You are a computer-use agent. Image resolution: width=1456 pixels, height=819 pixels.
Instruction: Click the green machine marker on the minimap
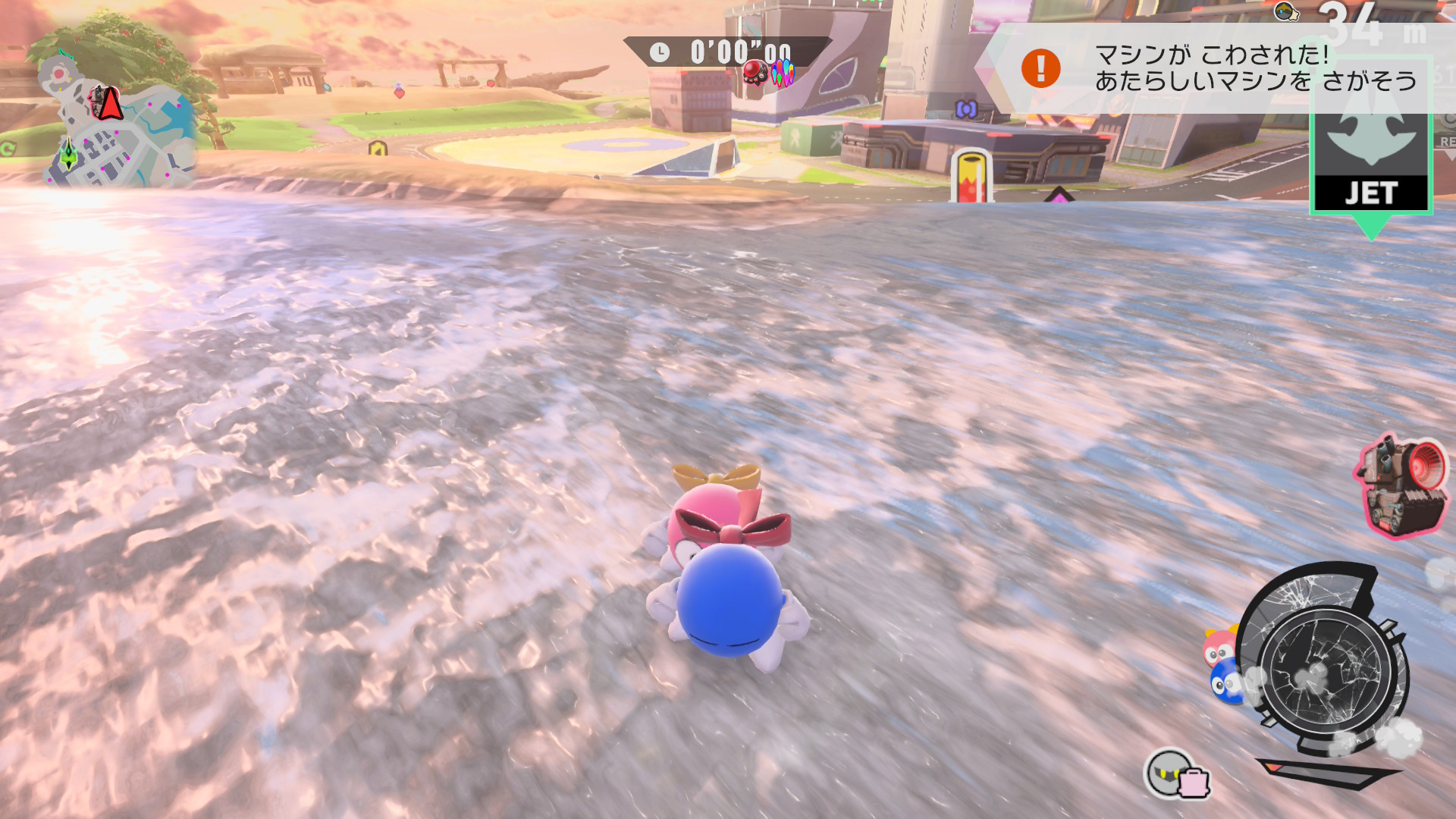(x=69, y=154)
